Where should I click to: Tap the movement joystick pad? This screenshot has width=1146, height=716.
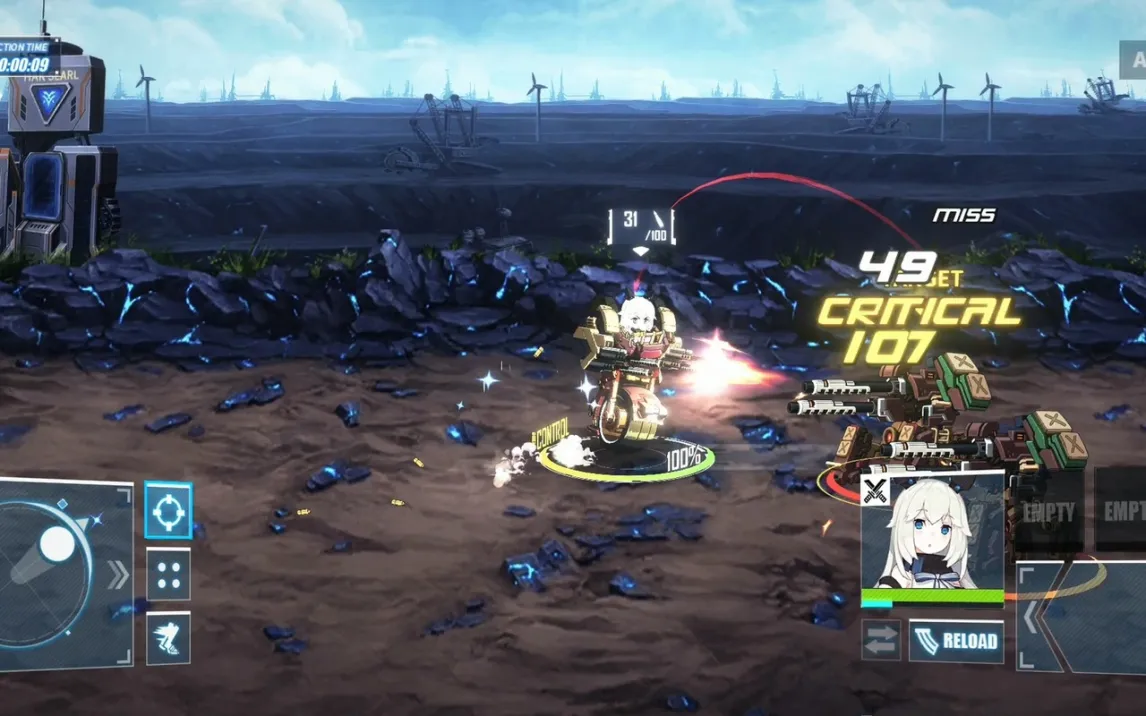point(60,570)
